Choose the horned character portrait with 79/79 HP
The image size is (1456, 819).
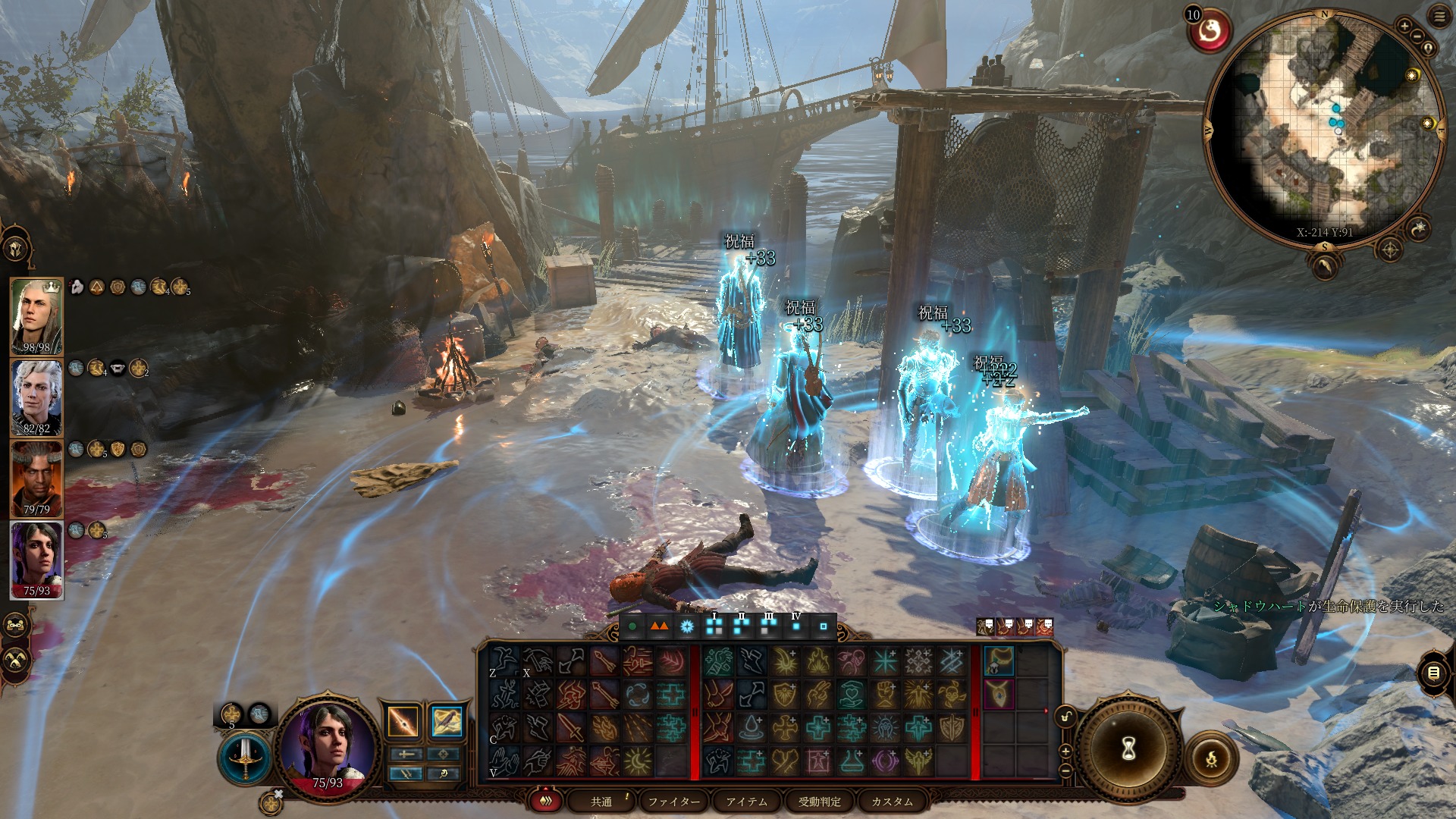[x=36, y=479]
